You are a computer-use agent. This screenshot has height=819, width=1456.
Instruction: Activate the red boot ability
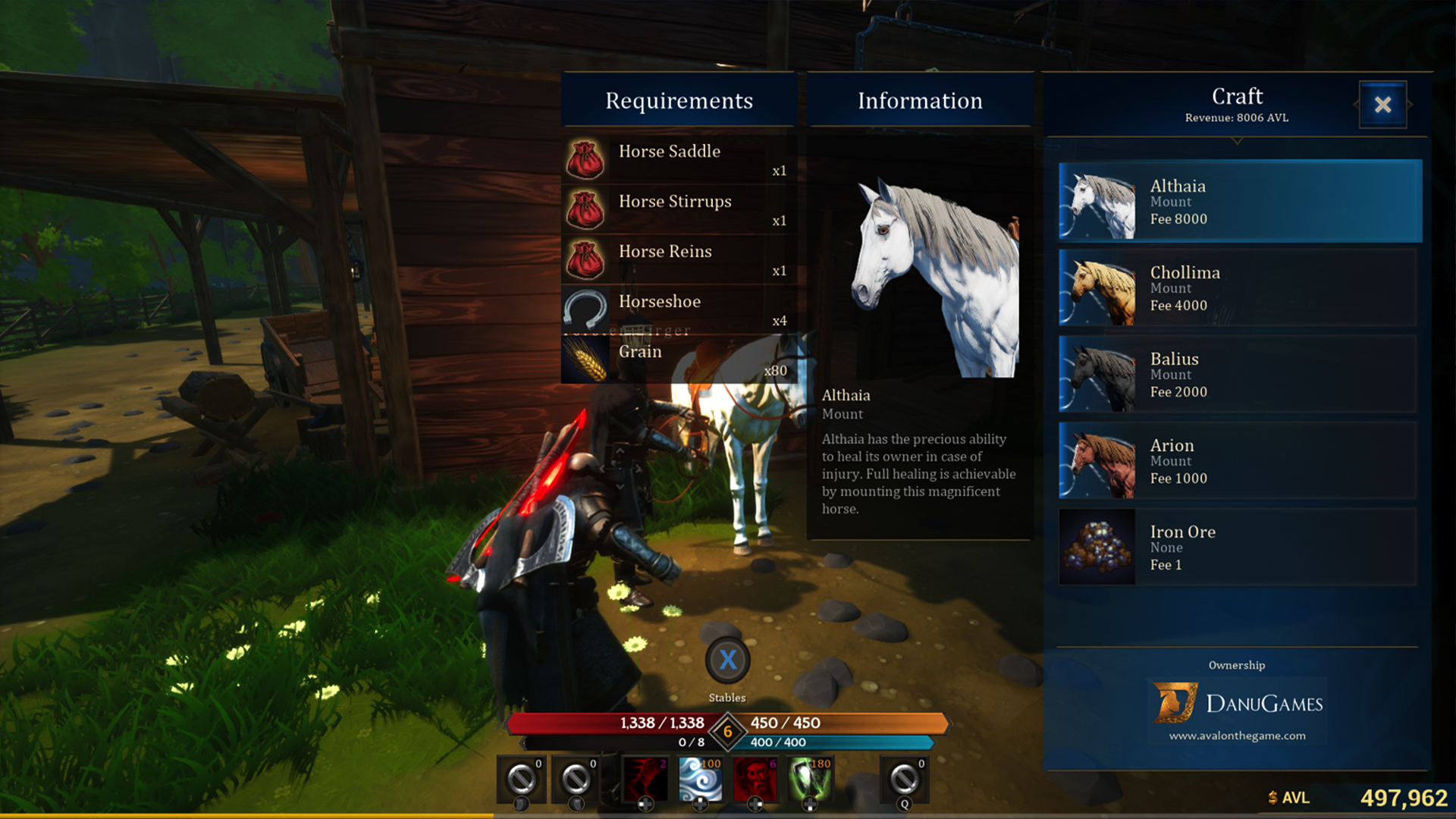coord(645,779)
